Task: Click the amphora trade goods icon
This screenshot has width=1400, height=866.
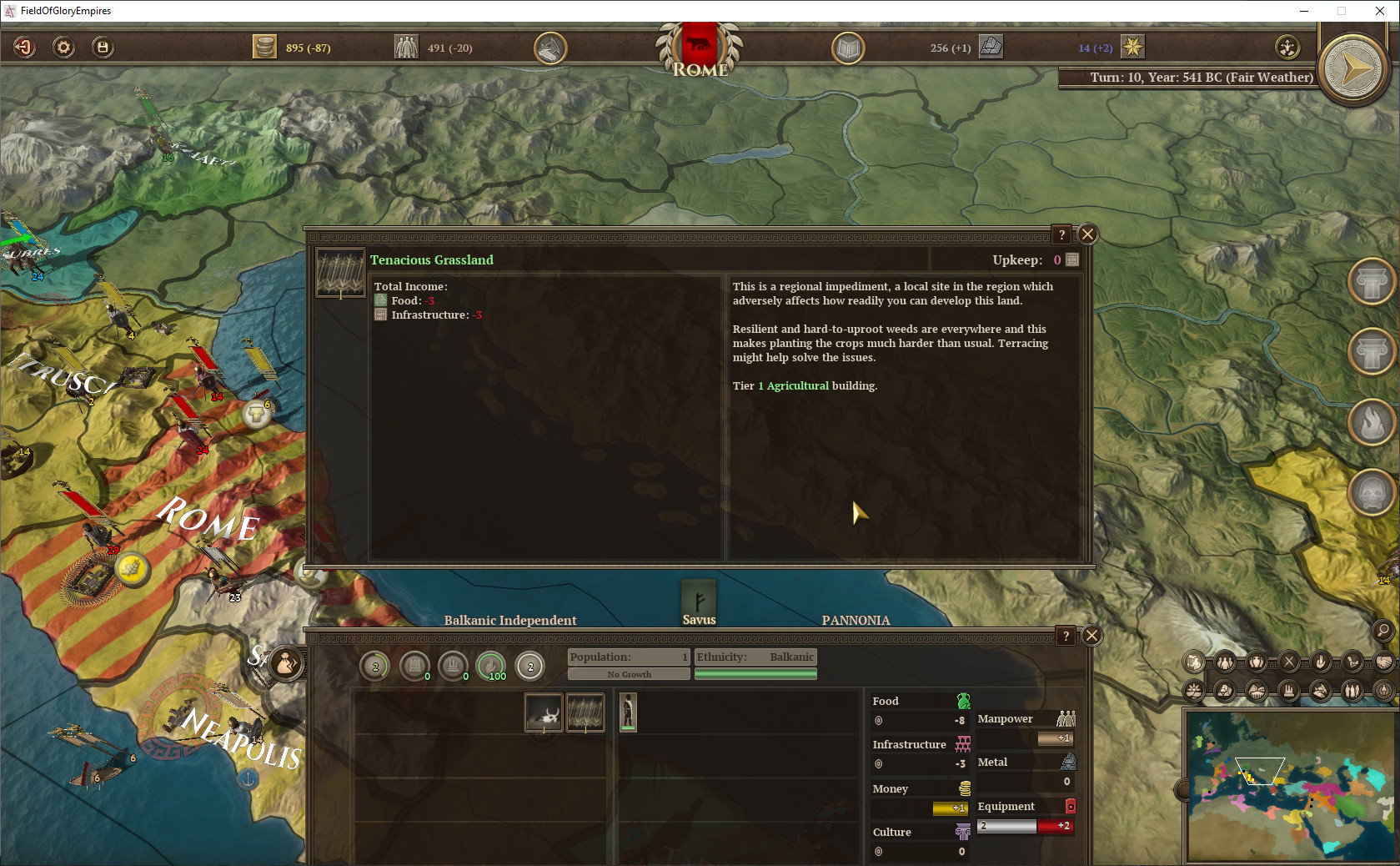Action: 1257,662
